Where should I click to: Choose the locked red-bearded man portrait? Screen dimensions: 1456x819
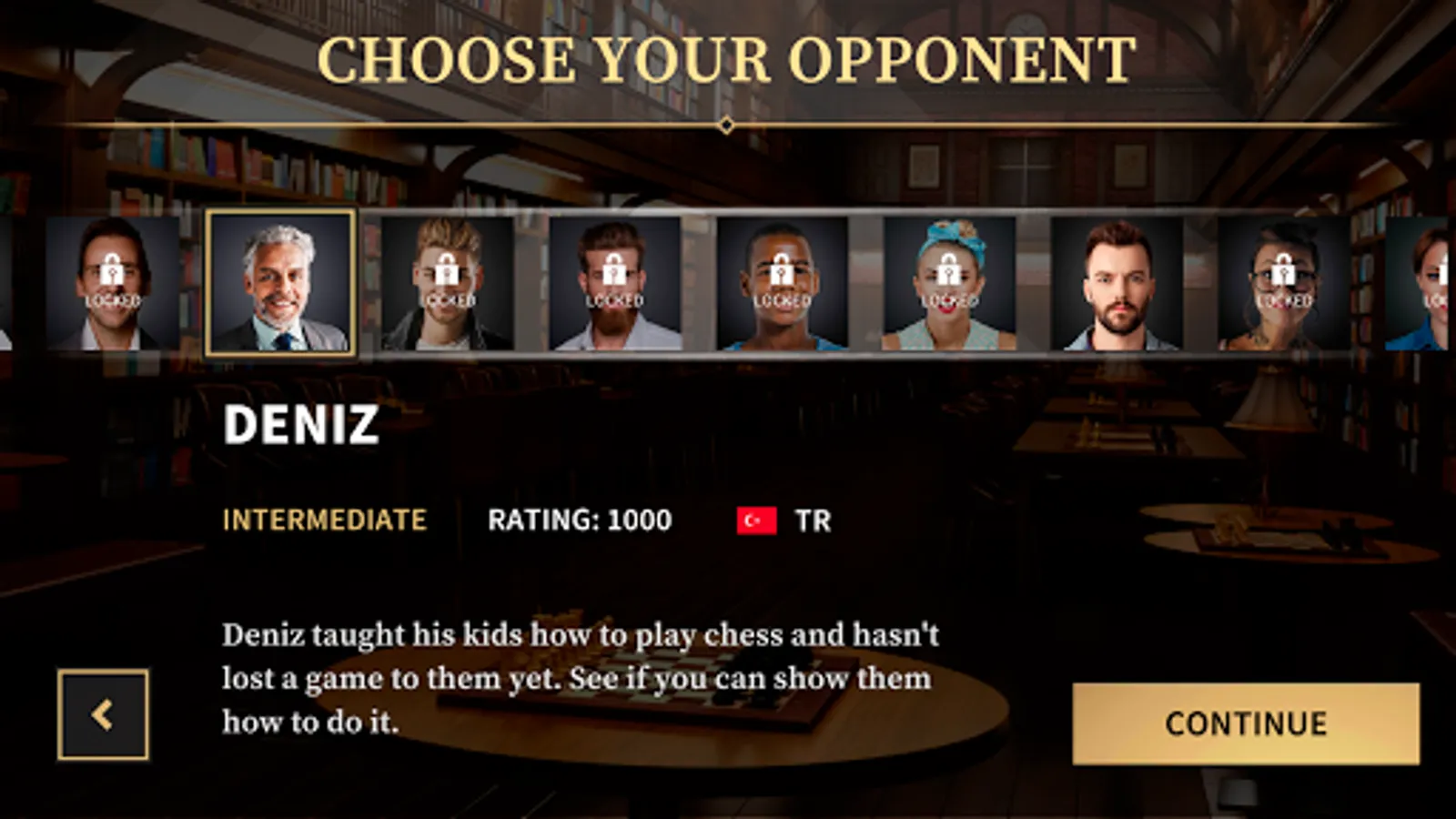[x=614, y=283]
